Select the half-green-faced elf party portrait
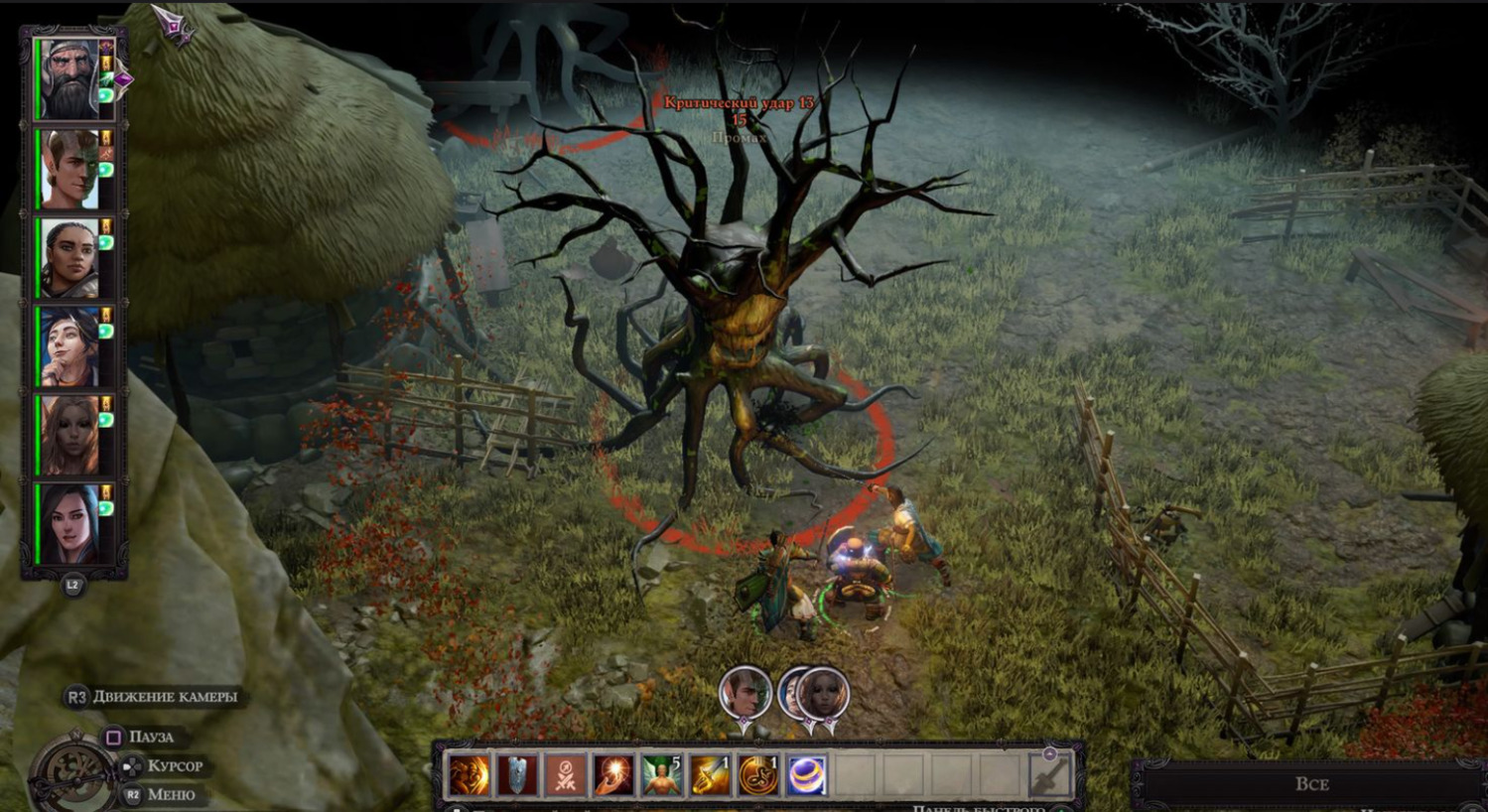Screen dimensions: 1488x812 [x=68, y=170]
